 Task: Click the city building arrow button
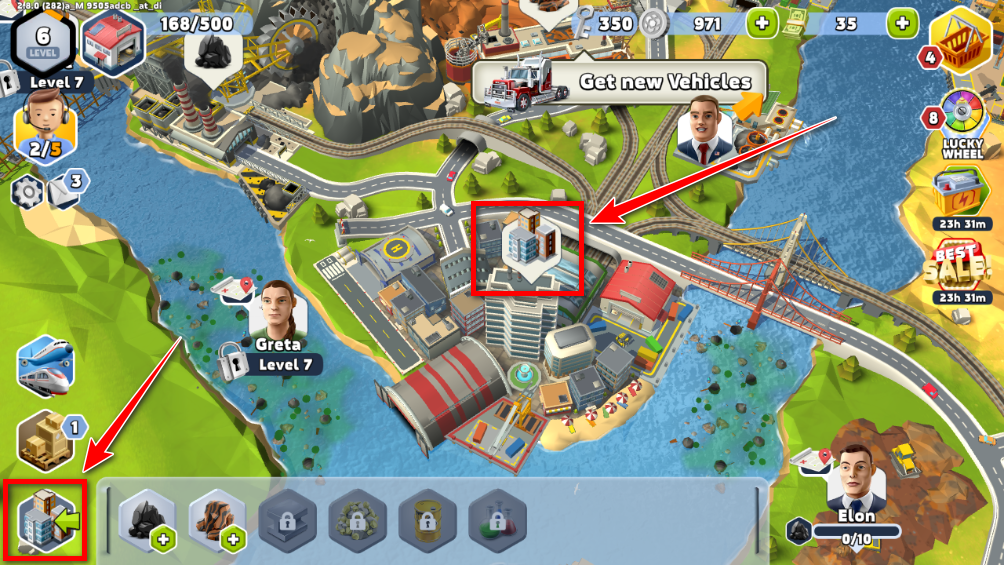pyautogui.click(x=46, y=519)
